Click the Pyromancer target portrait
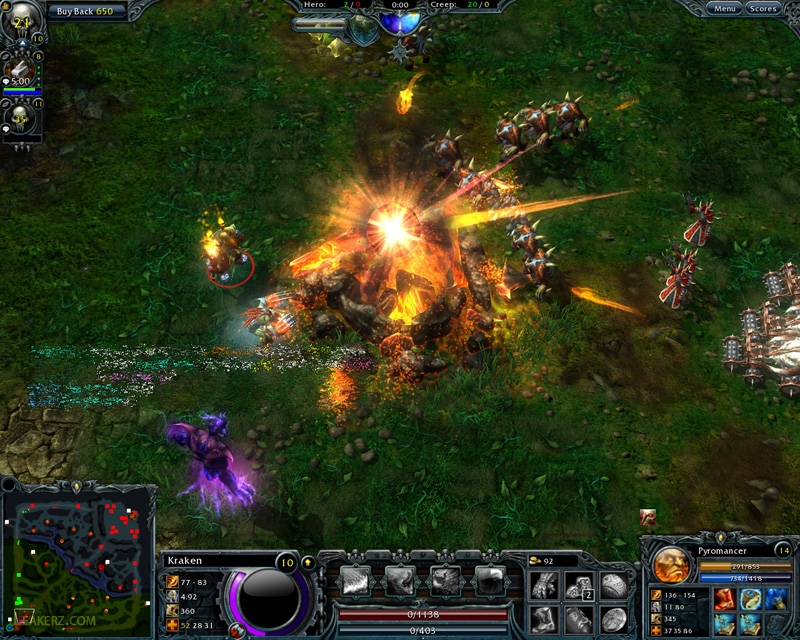 click(671, 567)
